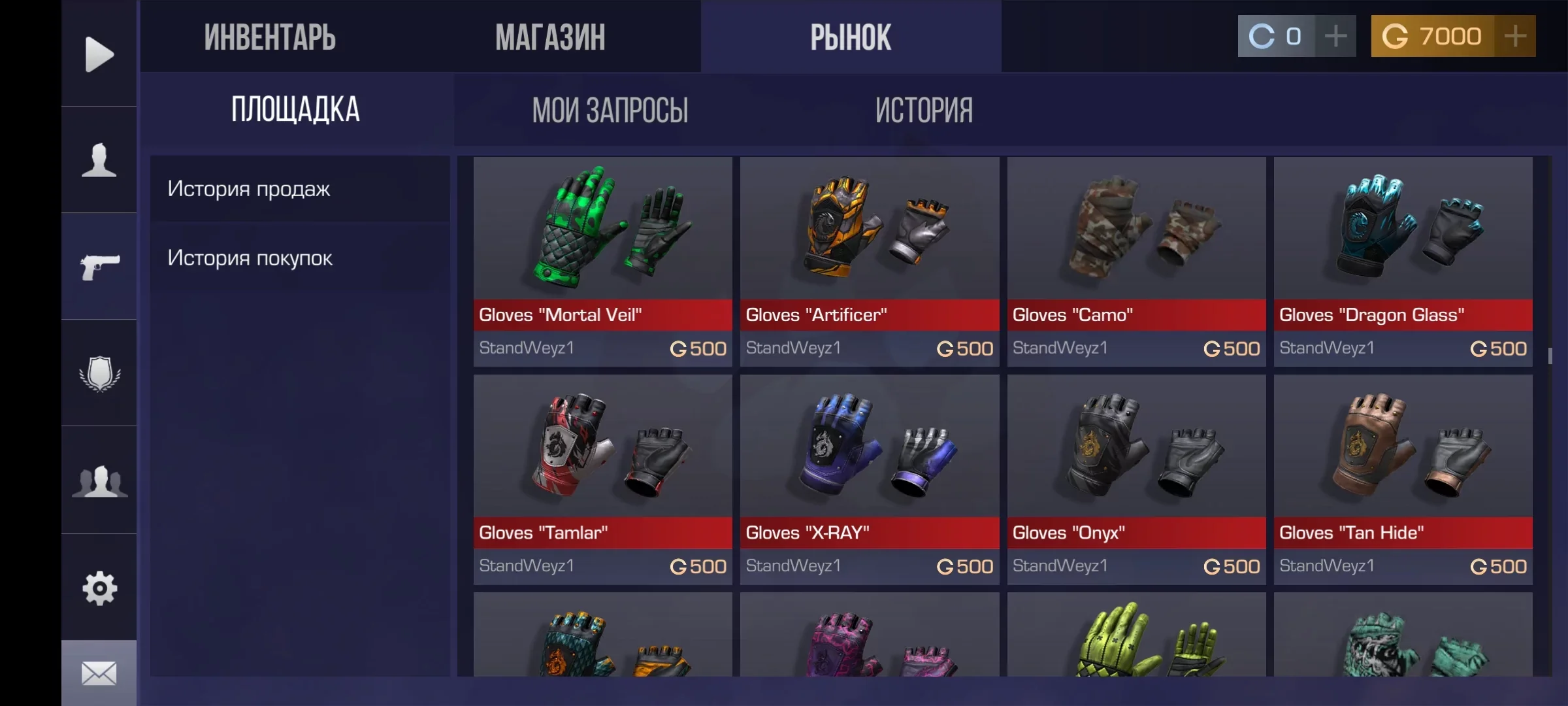
Task: Open the mail envelope icon
Action: tap(99, 673)
